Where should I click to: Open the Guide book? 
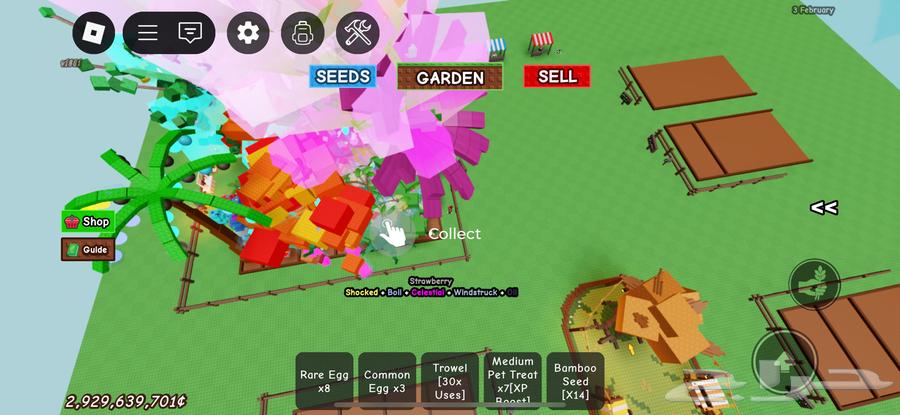tap(87, 249)
